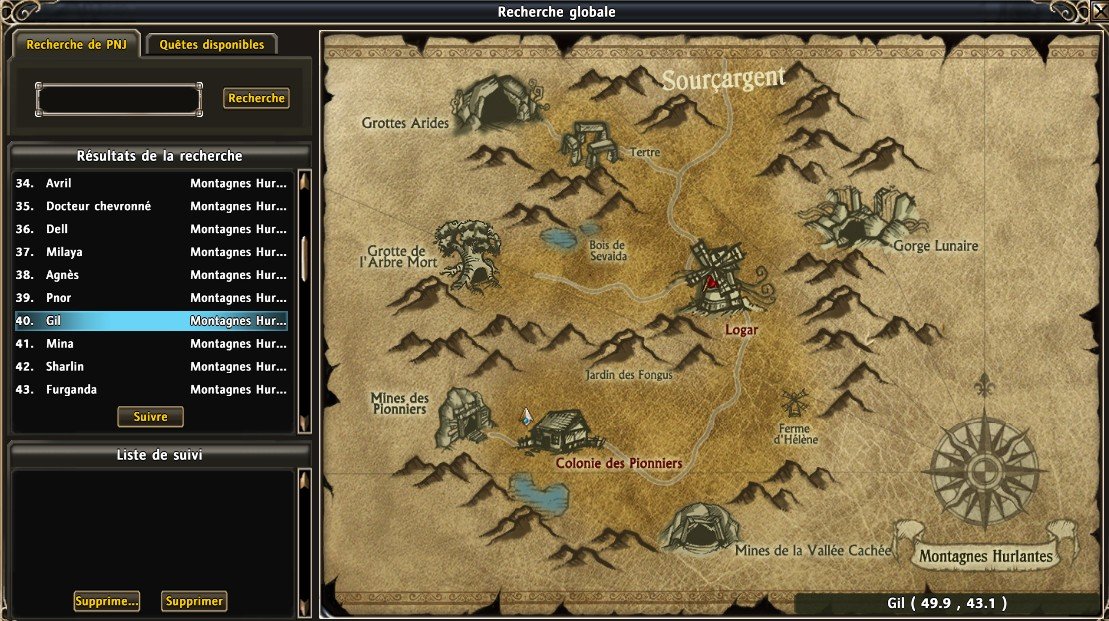Click the Gil location marker on map
The height and width of the screenshot is (621, 1109).
(526, 416)
